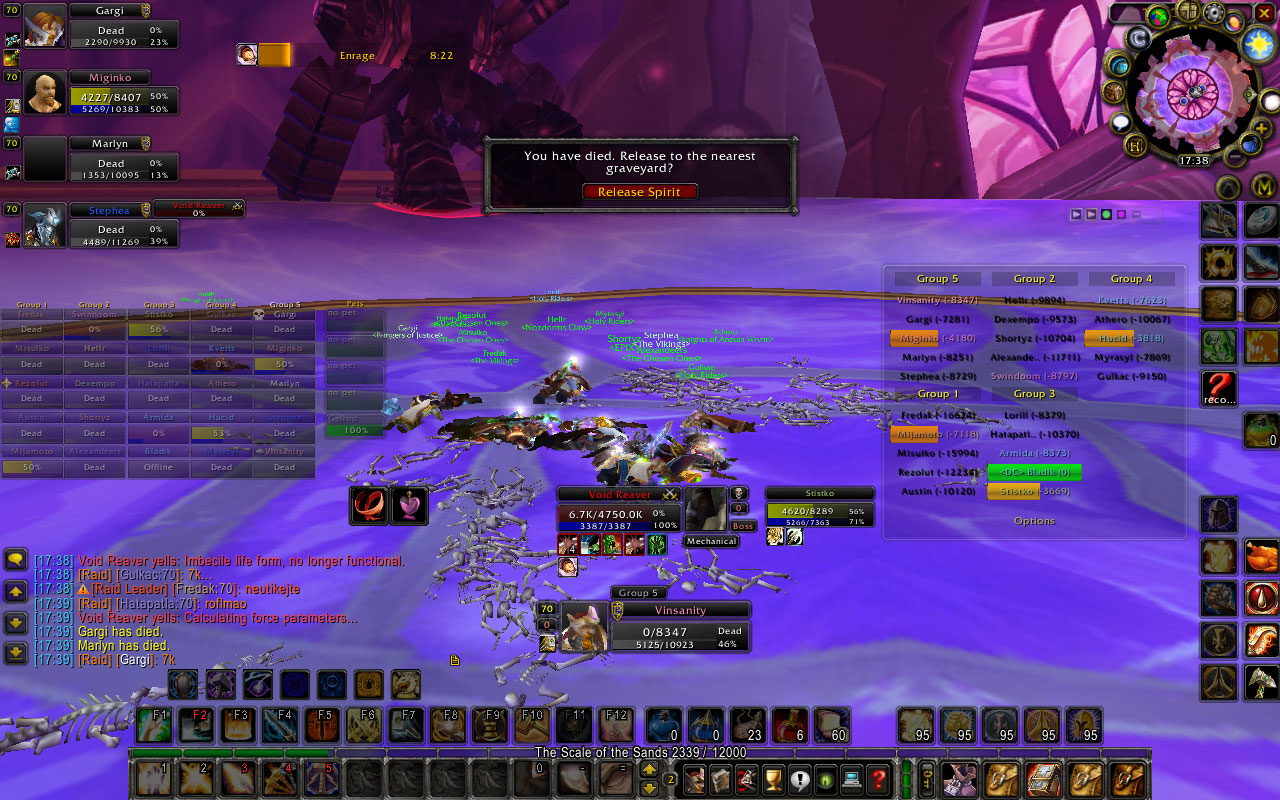
Task: Use the action bar slot numbered 1
Action: point(153,778)
